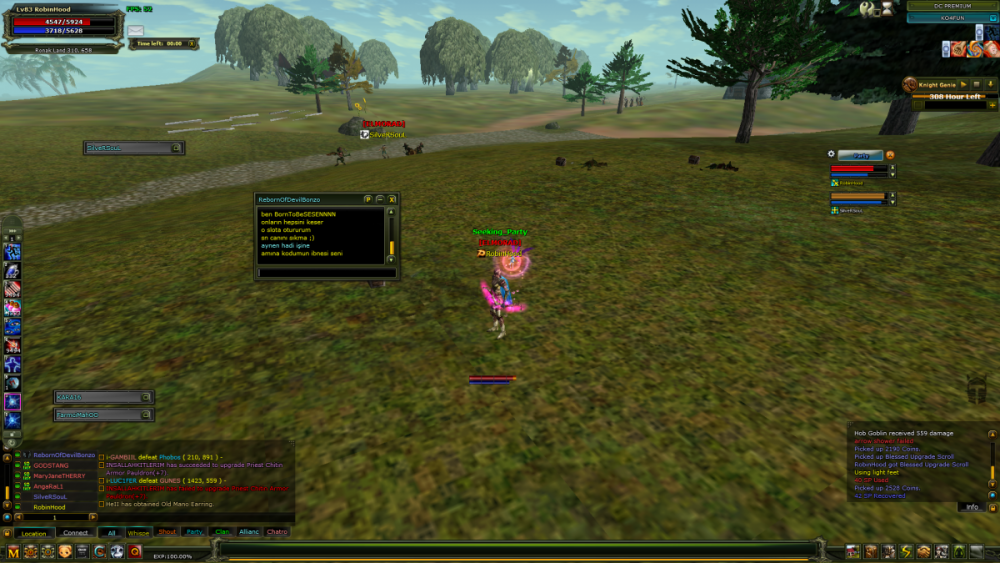Open the mail envelope icon
The image size is (1000, 563).
coord(135,32)
